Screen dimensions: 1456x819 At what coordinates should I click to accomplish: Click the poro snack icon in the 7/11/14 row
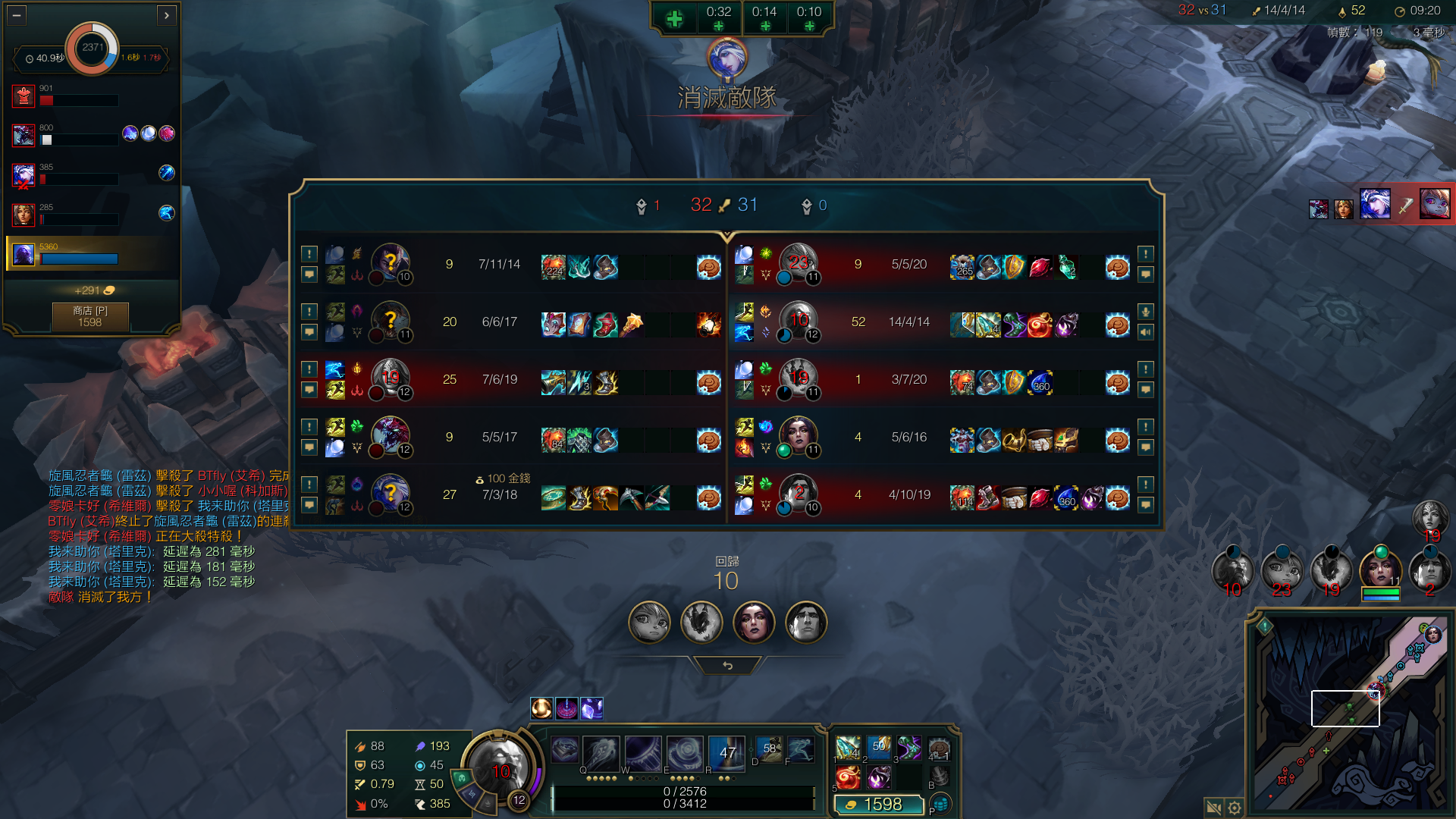pyautogui.click(x=708, y=268)
